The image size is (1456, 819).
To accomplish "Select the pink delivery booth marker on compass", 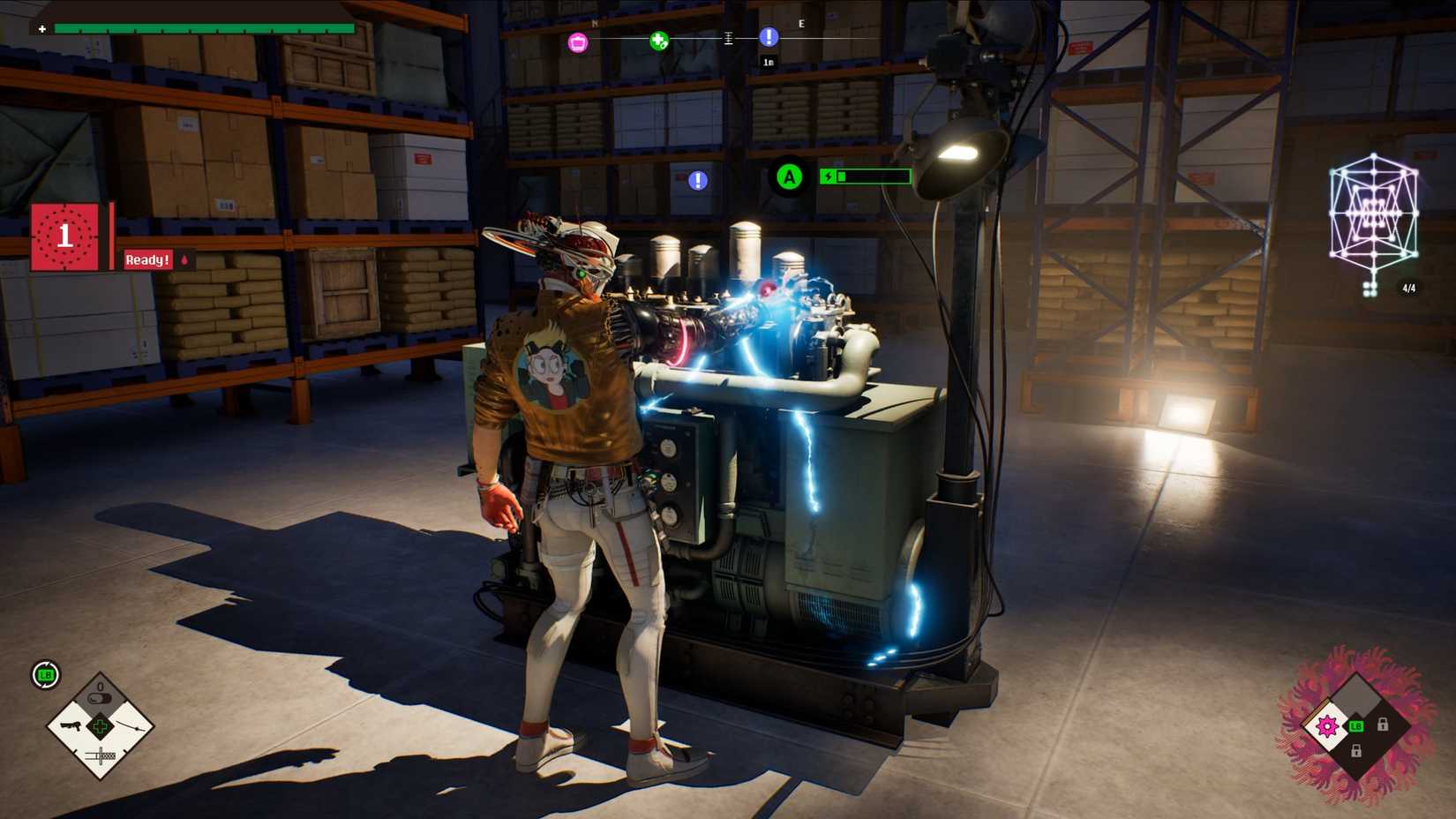I will pos(576,41).
